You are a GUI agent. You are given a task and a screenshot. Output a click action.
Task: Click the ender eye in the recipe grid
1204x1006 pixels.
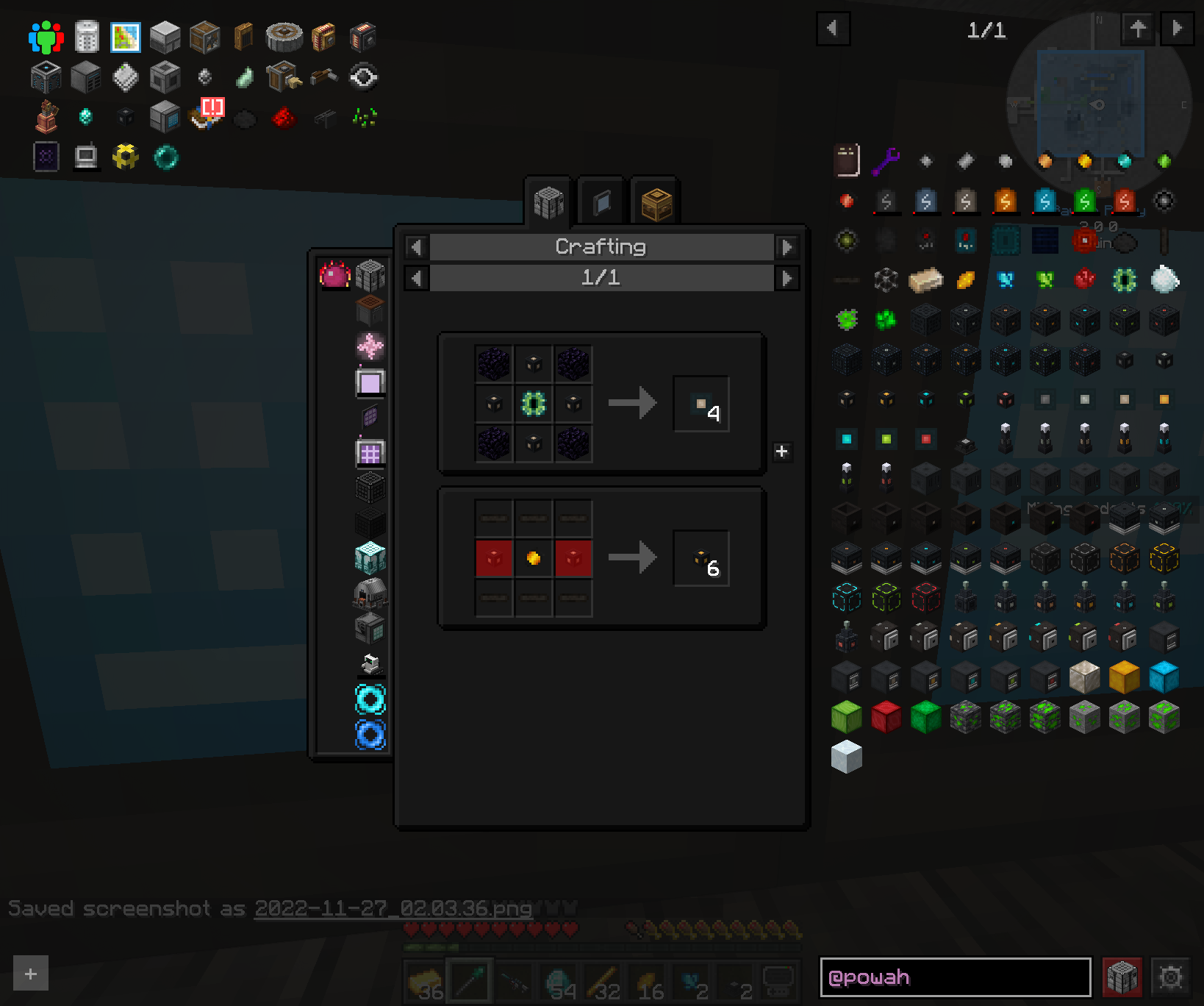click(x=534, y=402)
